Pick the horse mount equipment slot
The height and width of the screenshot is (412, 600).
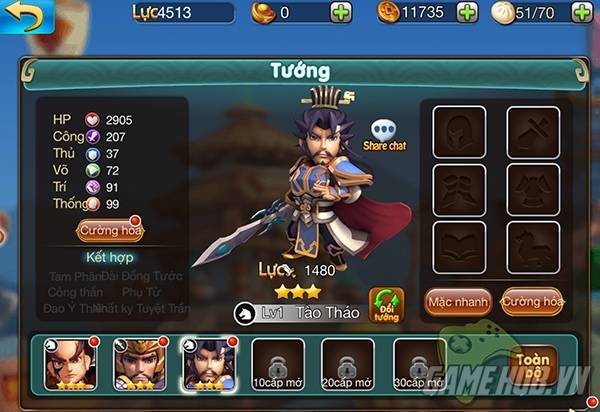coord(531,245)
